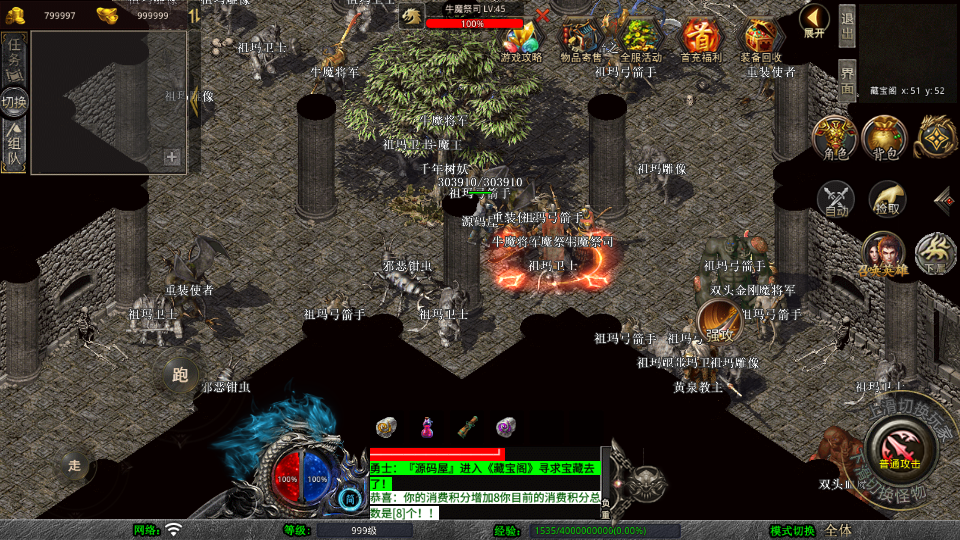Viewport: 960px width, 540px height.
Task: Open the 物品寄售 consignment shop
Action: point(581,38)
